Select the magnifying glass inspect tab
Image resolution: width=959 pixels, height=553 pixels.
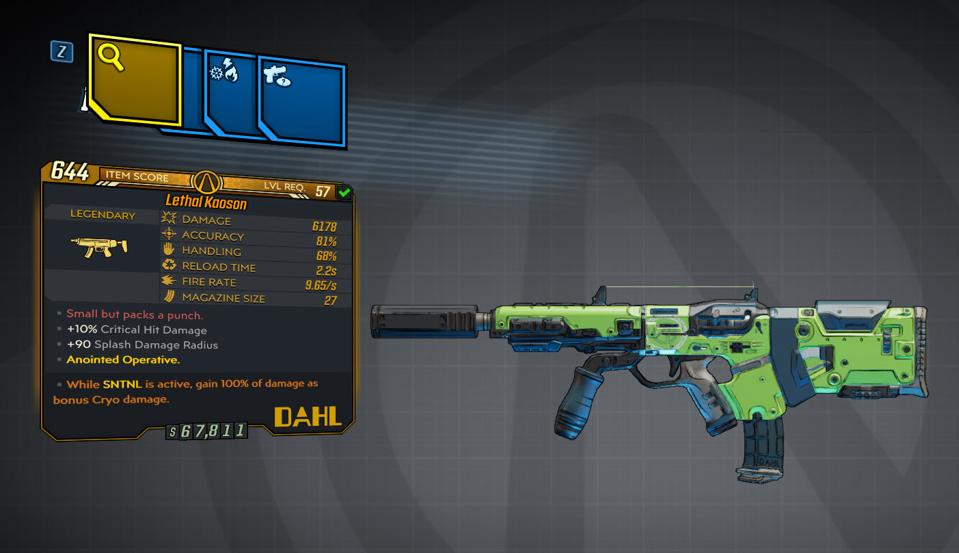pyautogui.click(x=133, y=80)
